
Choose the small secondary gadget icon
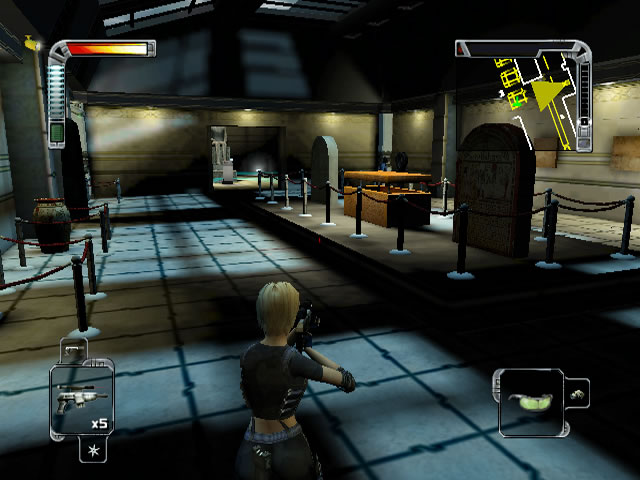pos(576,394)
